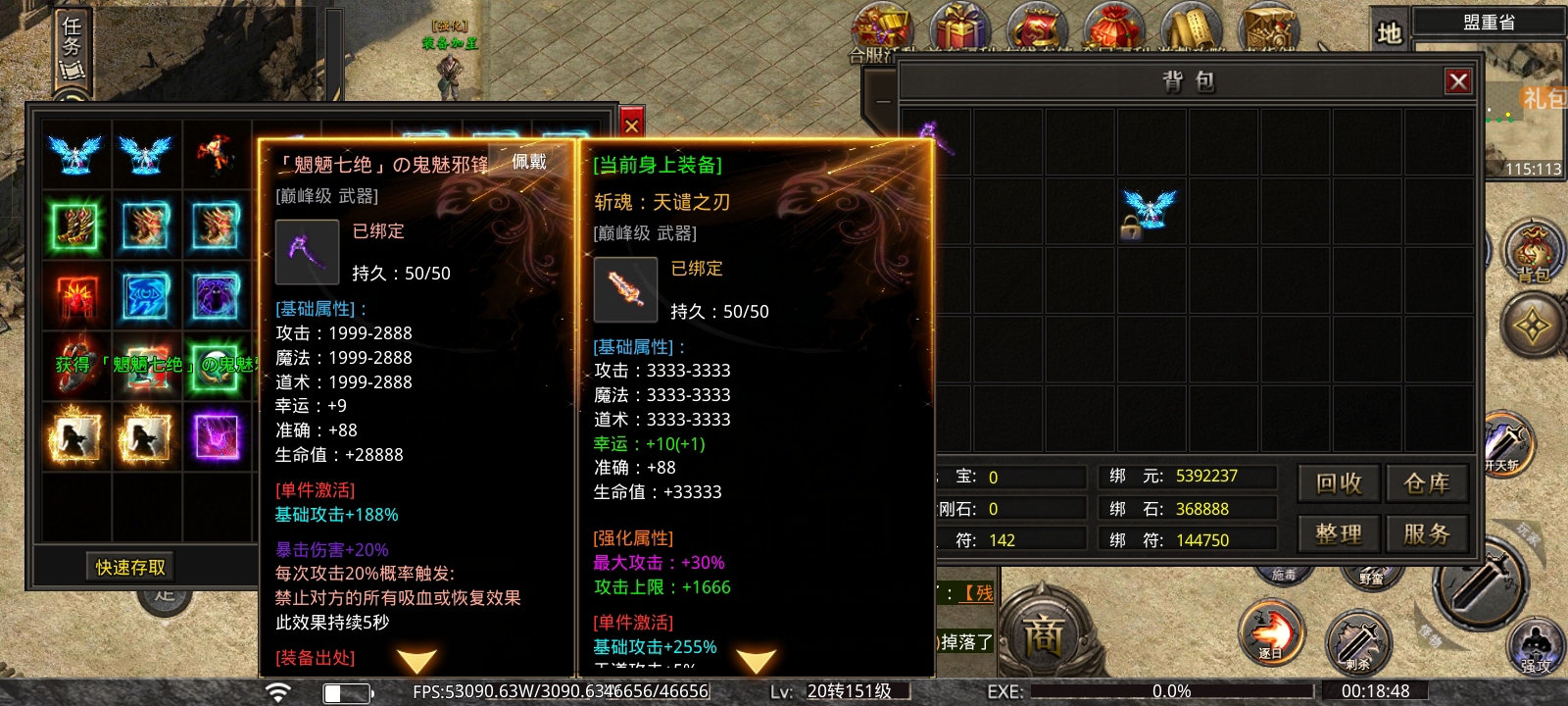Click the 回收 recycle button
1568x706 pixels.
click(1339, 483)
